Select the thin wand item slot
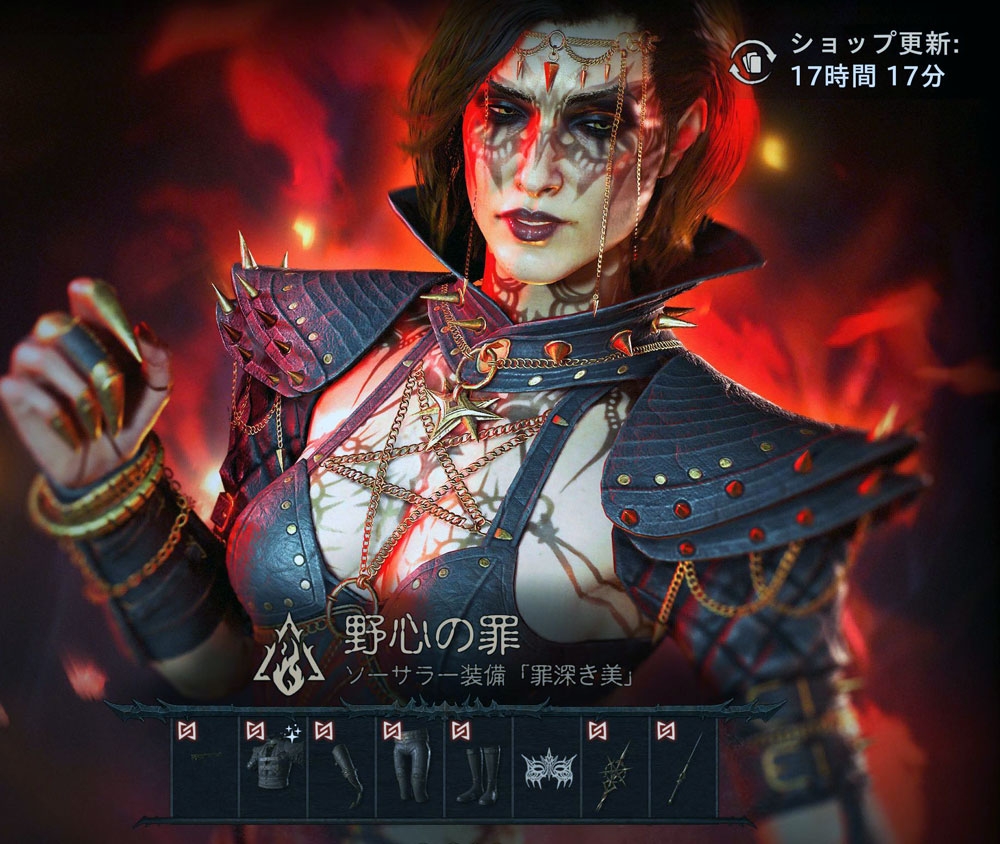The width and height of the screenshot is (1000, 844). (683, 767)
